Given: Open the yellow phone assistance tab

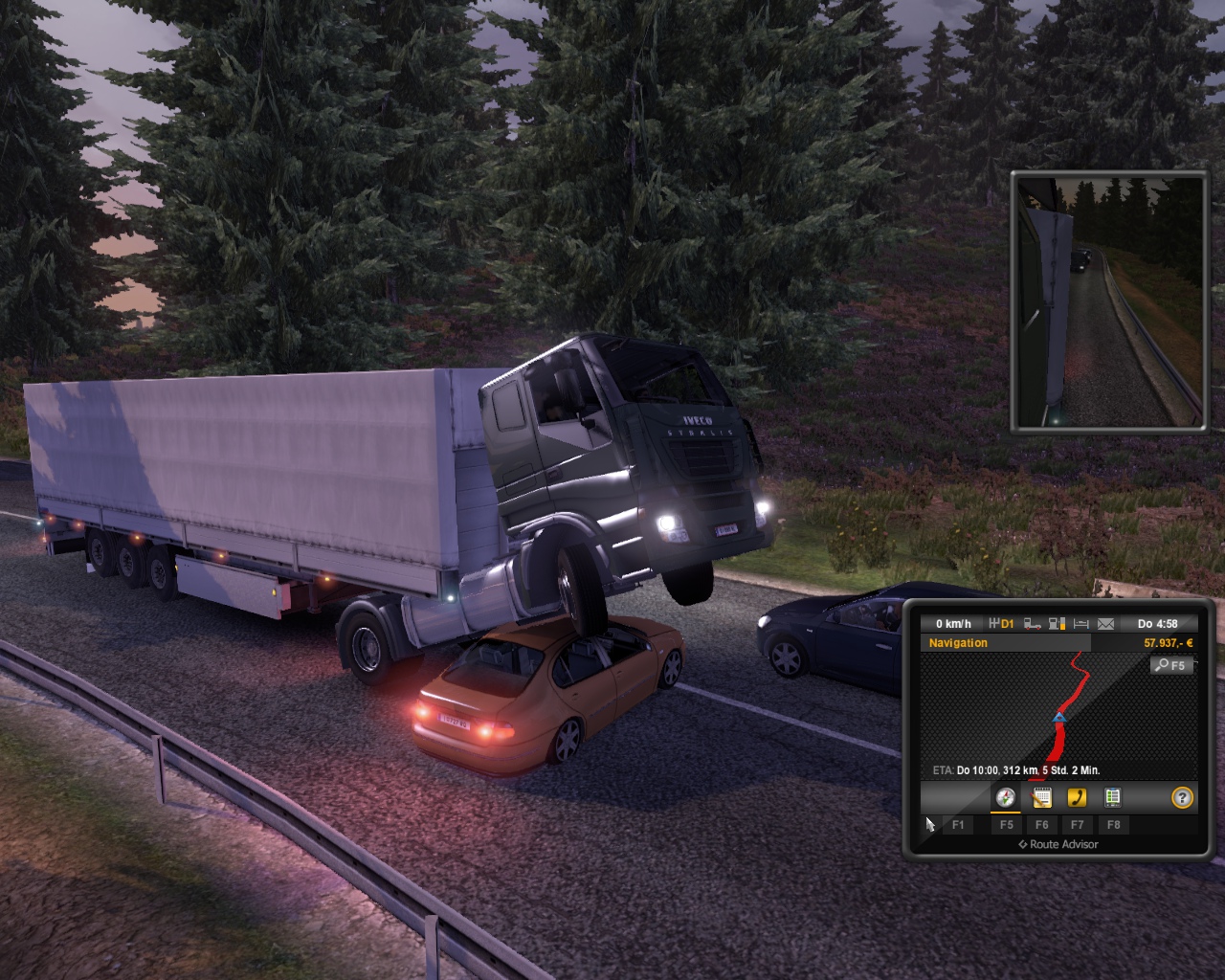Looking at the screenshot, I should click(1077, 797).
